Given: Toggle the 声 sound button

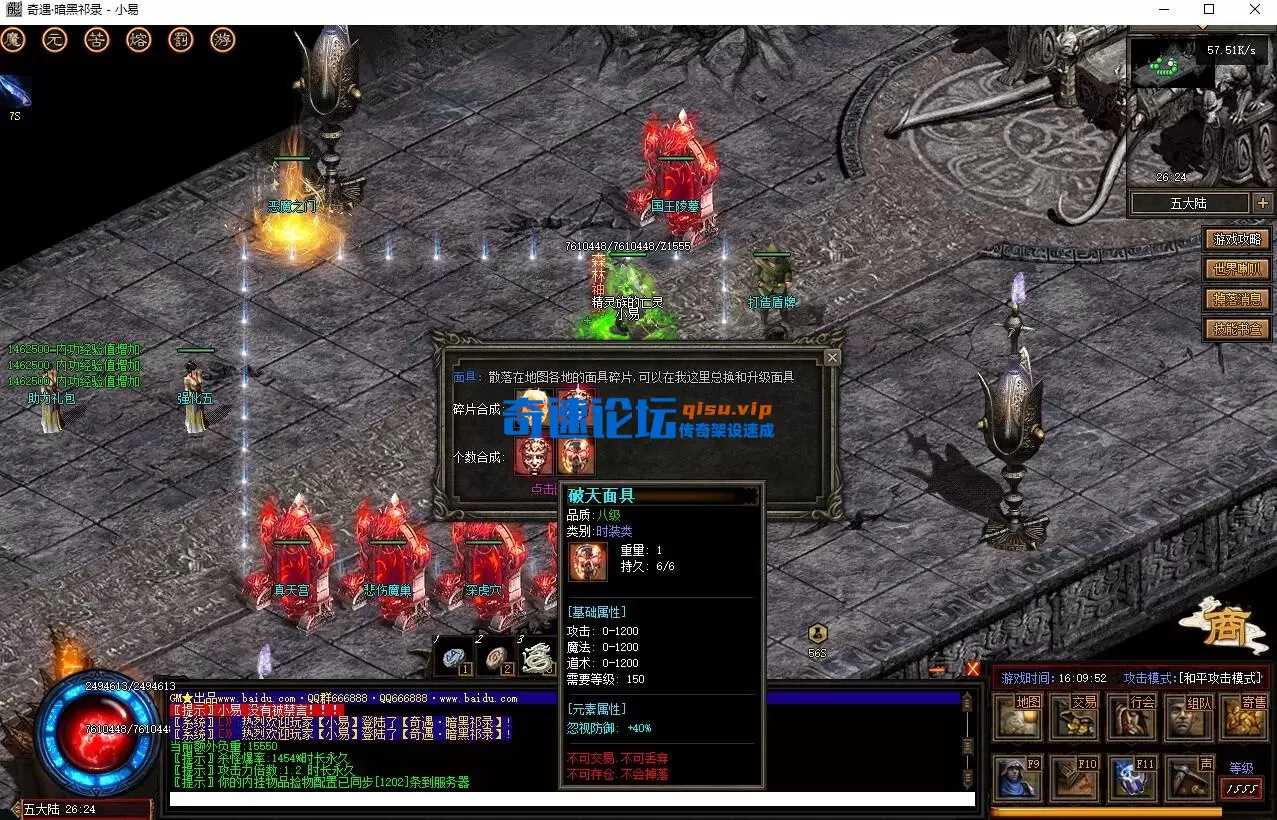Looking at the screenshot, I should point(1189,778).
